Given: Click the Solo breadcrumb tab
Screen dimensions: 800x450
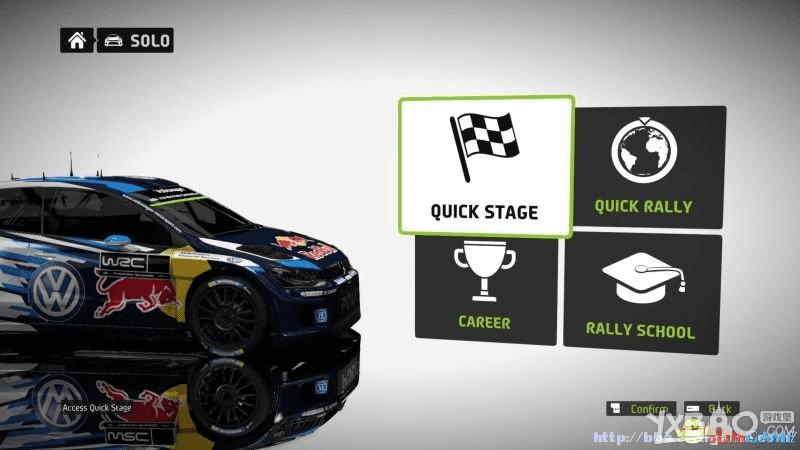Looking at the screenshot, I should [135, 41].
